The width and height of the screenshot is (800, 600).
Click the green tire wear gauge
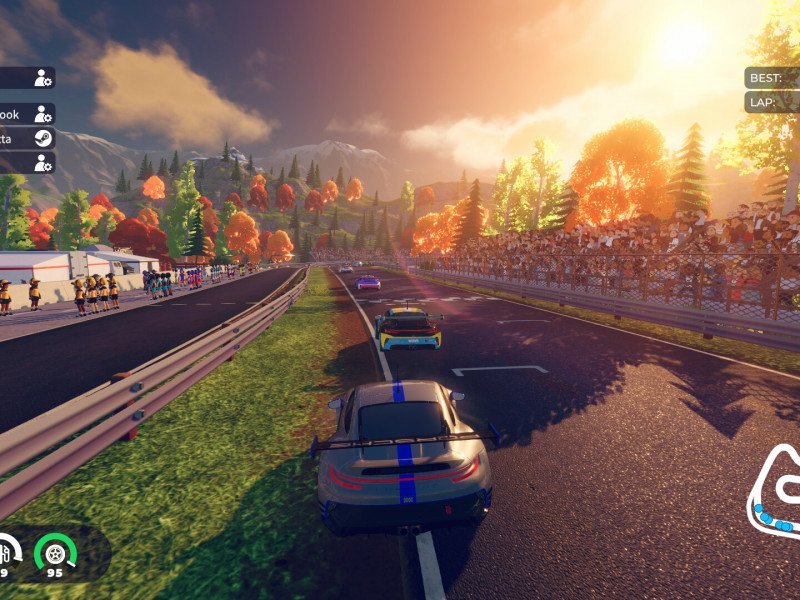point(55,551)
